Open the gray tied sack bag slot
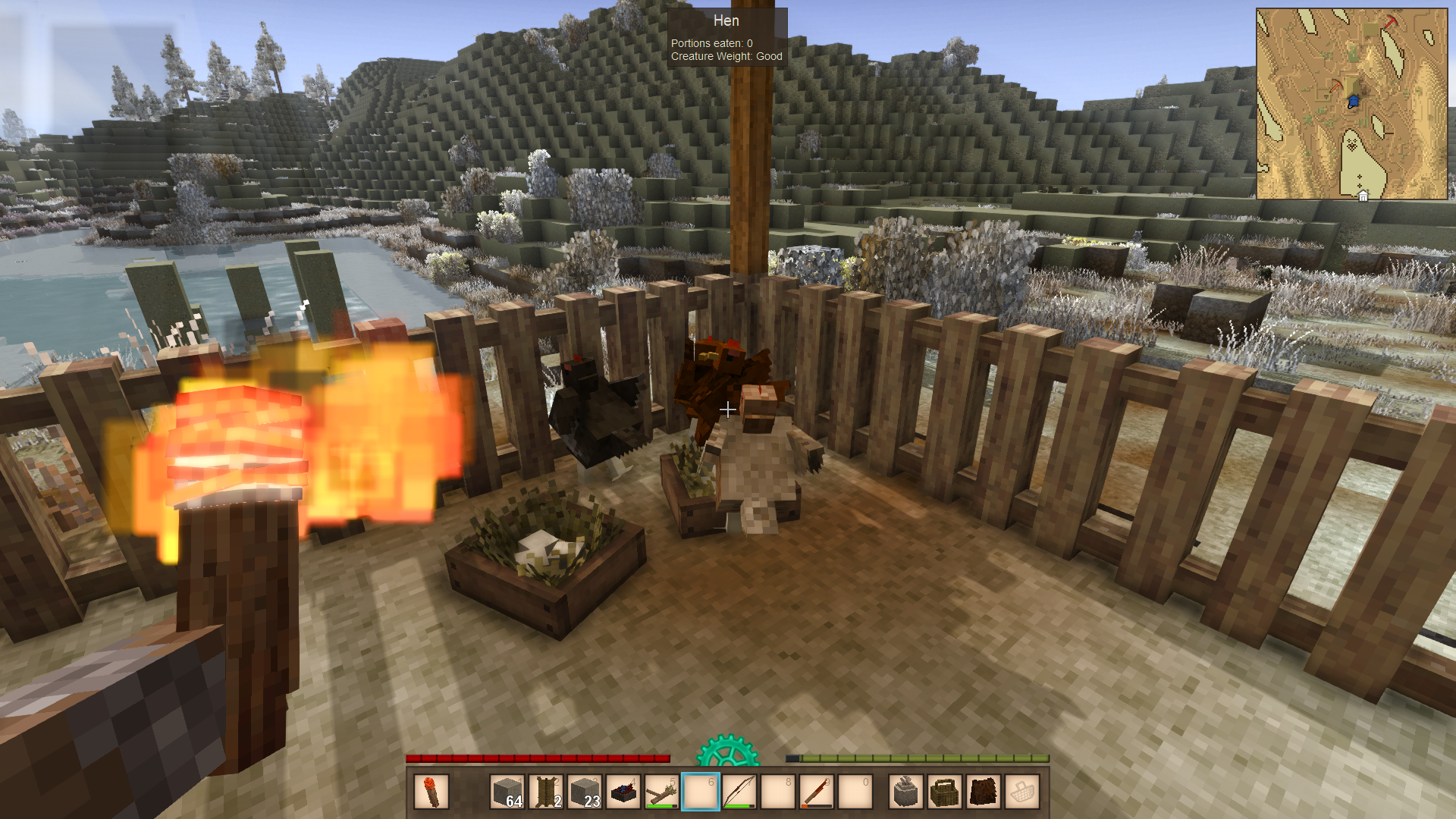Image resolution: width=1456 pixels, height=819 pixels. [x=906, y=792]
